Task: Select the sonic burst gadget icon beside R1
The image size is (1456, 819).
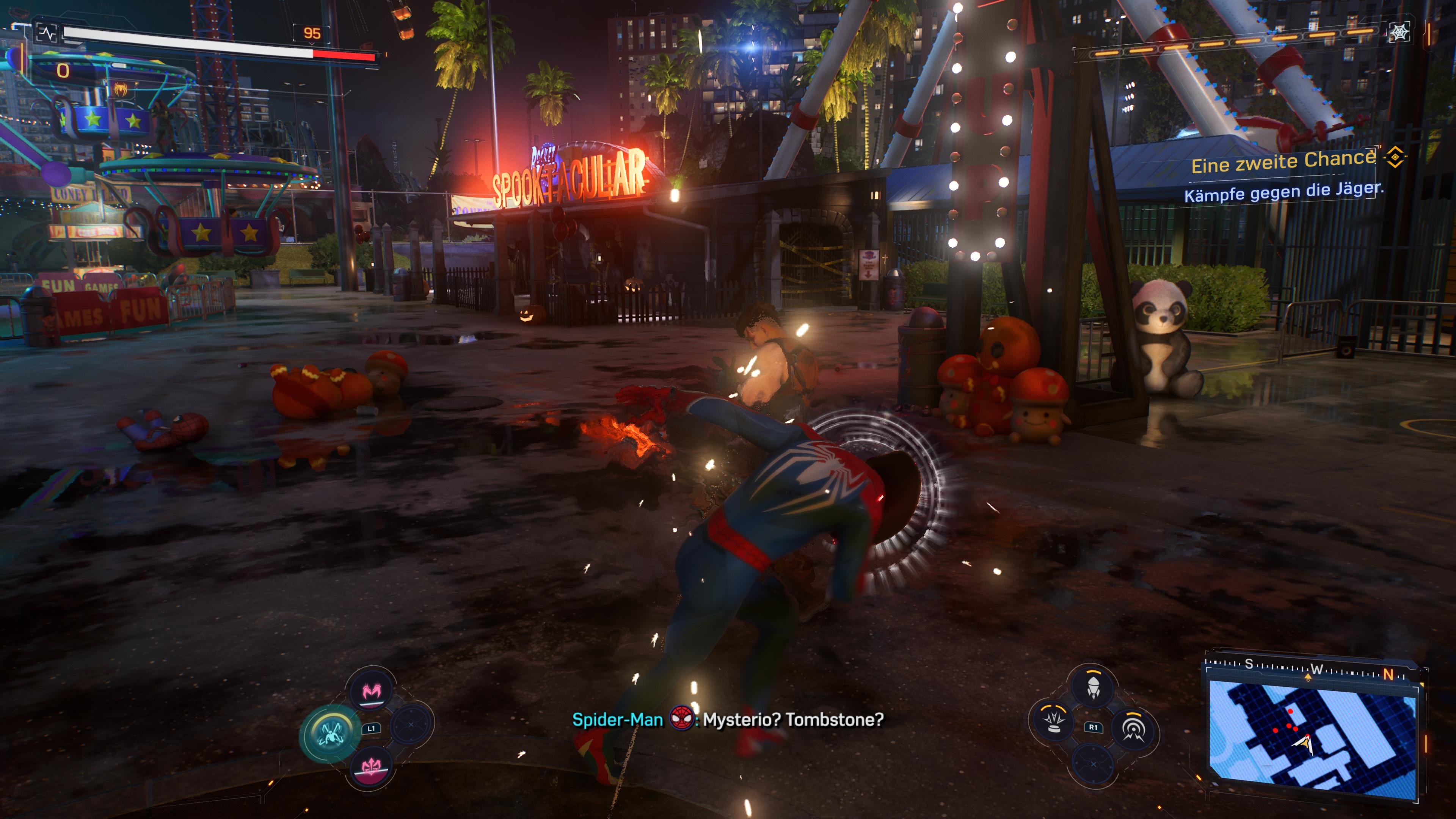Action: [x=1134, y=729]
